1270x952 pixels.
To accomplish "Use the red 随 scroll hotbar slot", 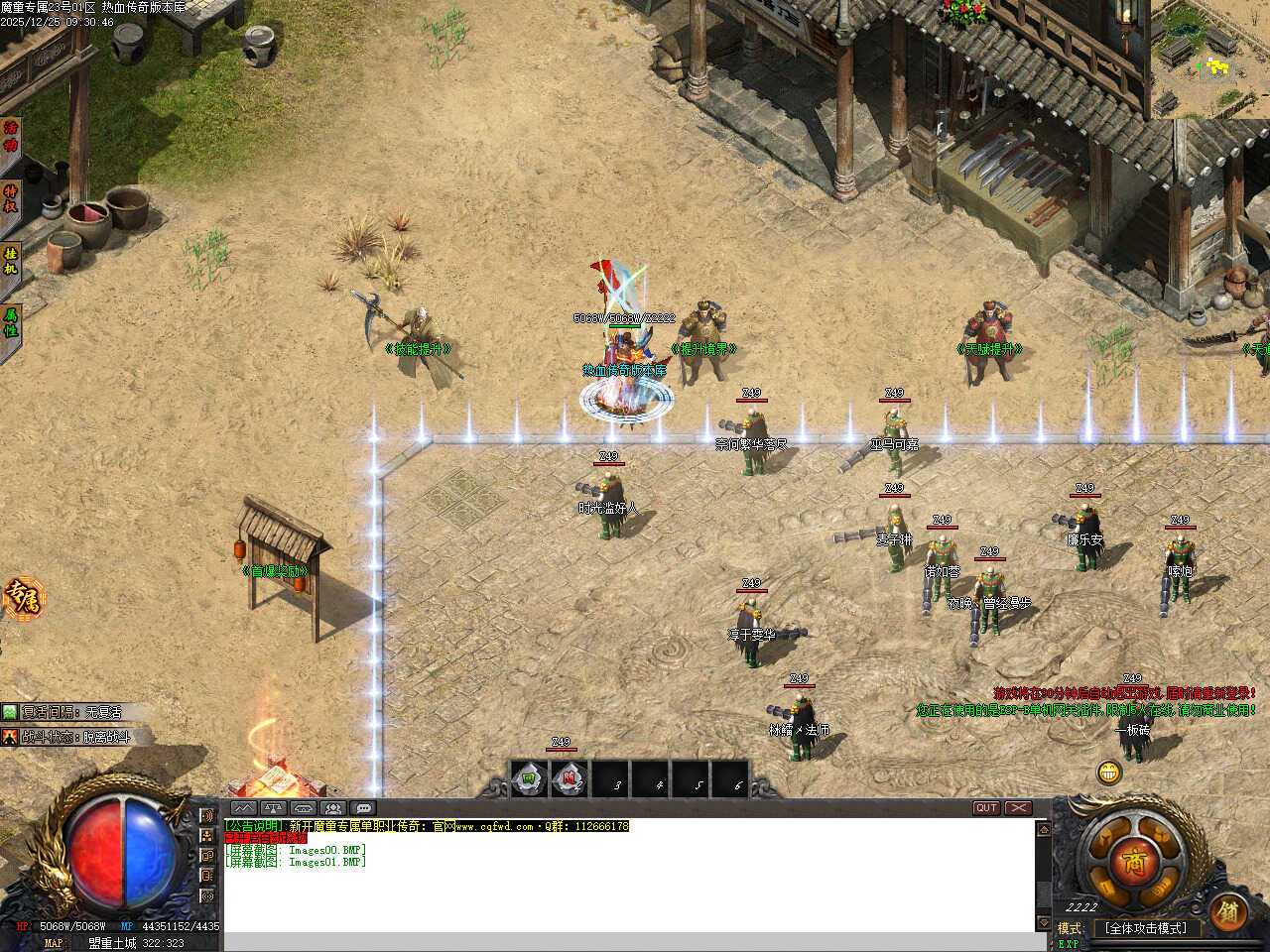I will coord(570,780).
